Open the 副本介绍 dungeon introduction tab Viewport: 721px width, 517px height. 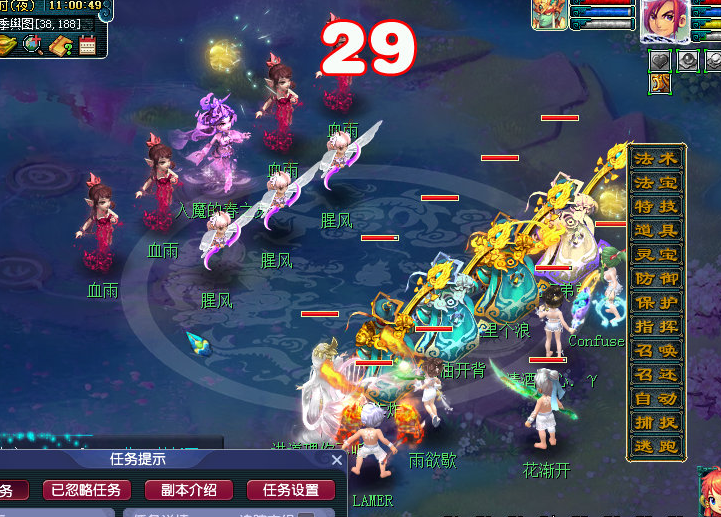(x=188, y=490)
